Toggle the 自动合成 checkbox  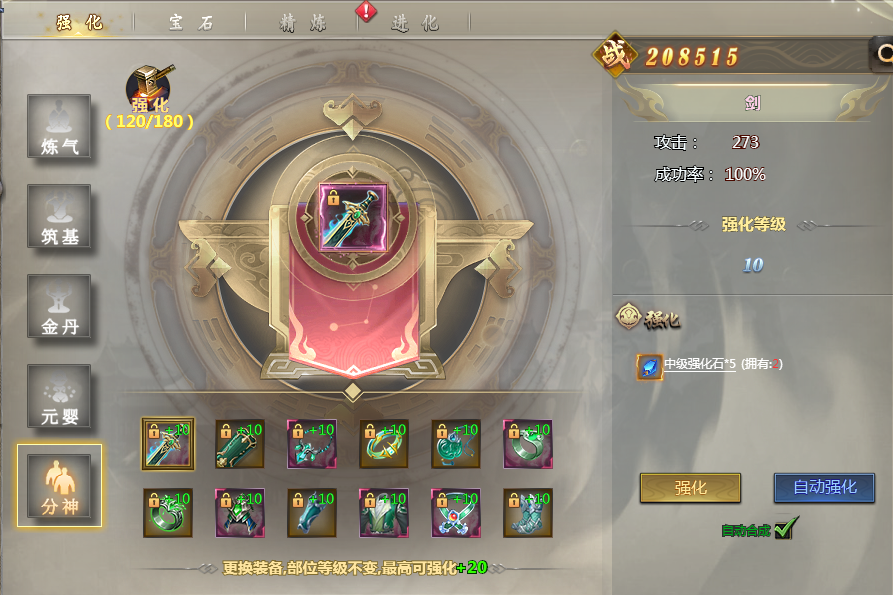tap(783, 529)
